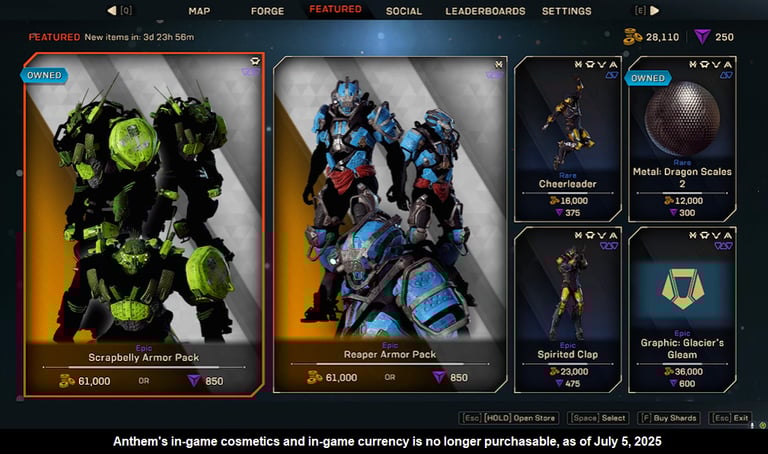Choose the Spirited Clap emote
768x454 pixels.
pyautogui.click(x=566, y=310)
